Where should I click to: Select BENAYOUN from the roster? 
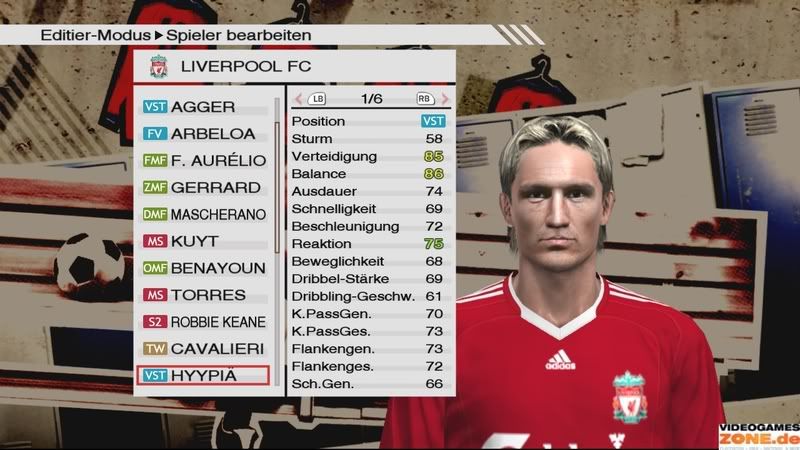(x=203, y=268)
